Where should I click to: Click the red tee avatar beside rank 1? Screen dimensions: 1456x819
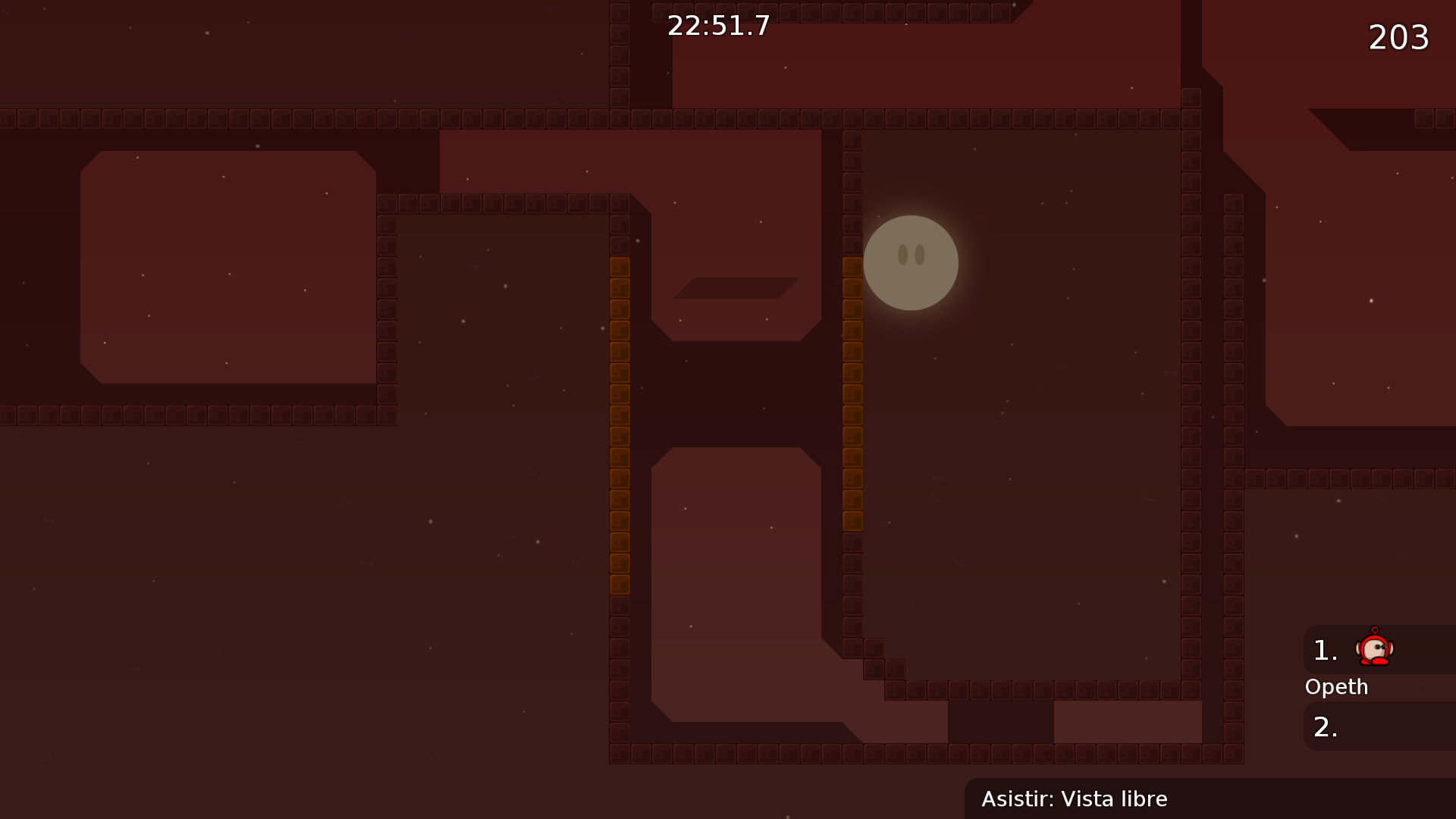point(1374,649)
